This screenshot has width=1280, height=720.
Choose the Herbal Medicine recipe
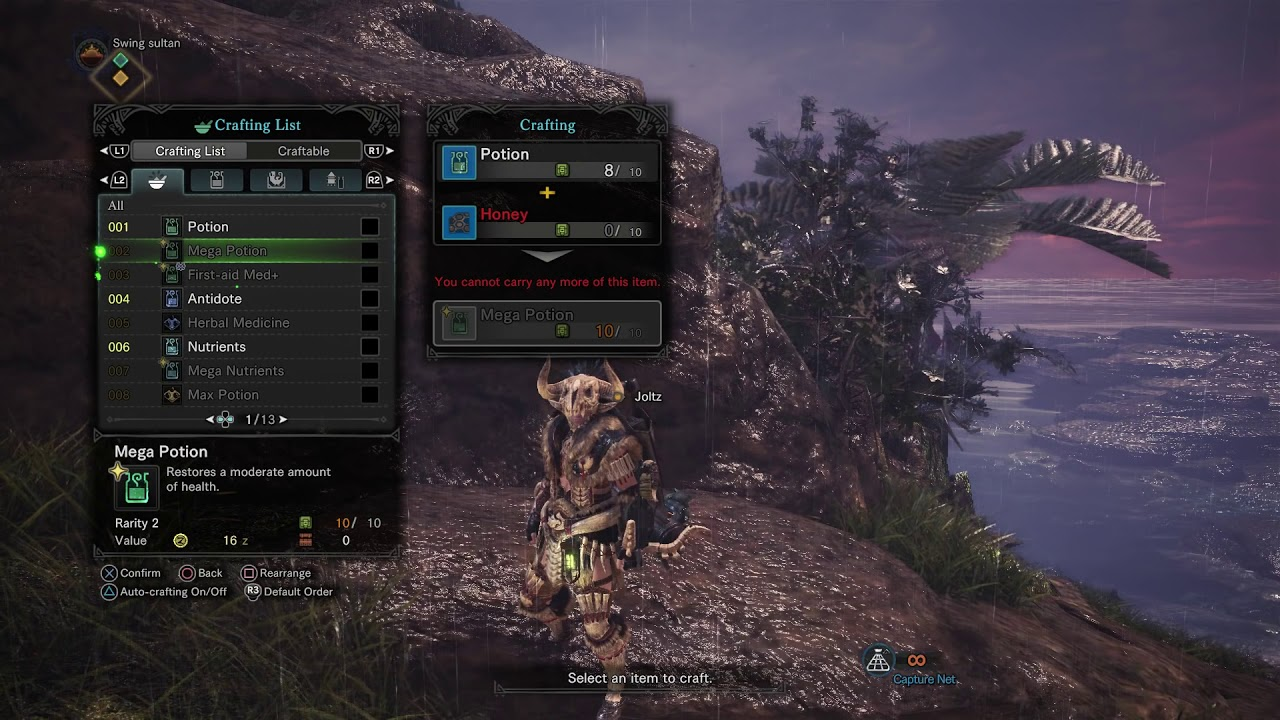tap(246, 323)
